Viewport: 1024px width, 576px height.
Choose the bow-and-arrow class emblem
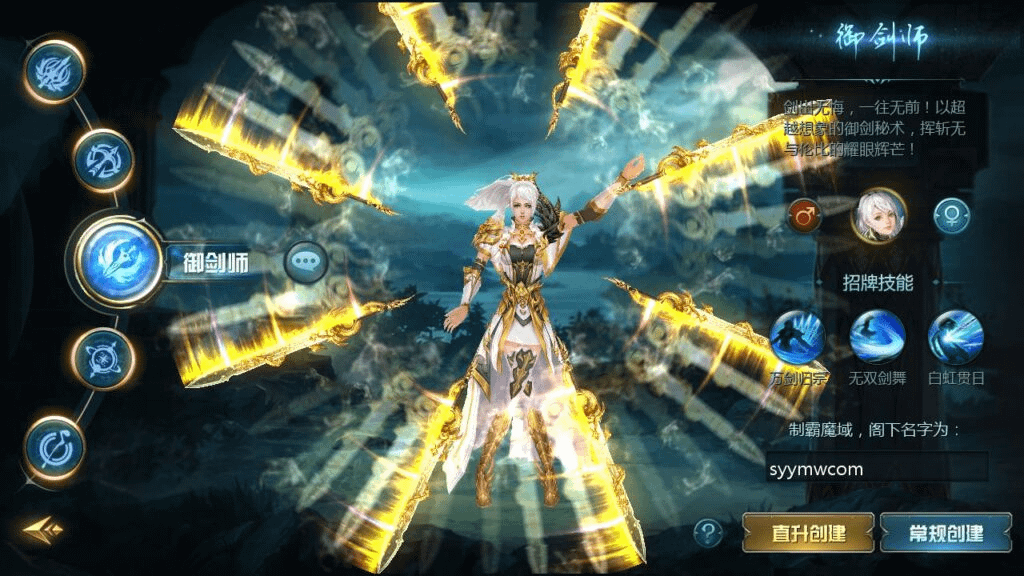click(103, 161)
